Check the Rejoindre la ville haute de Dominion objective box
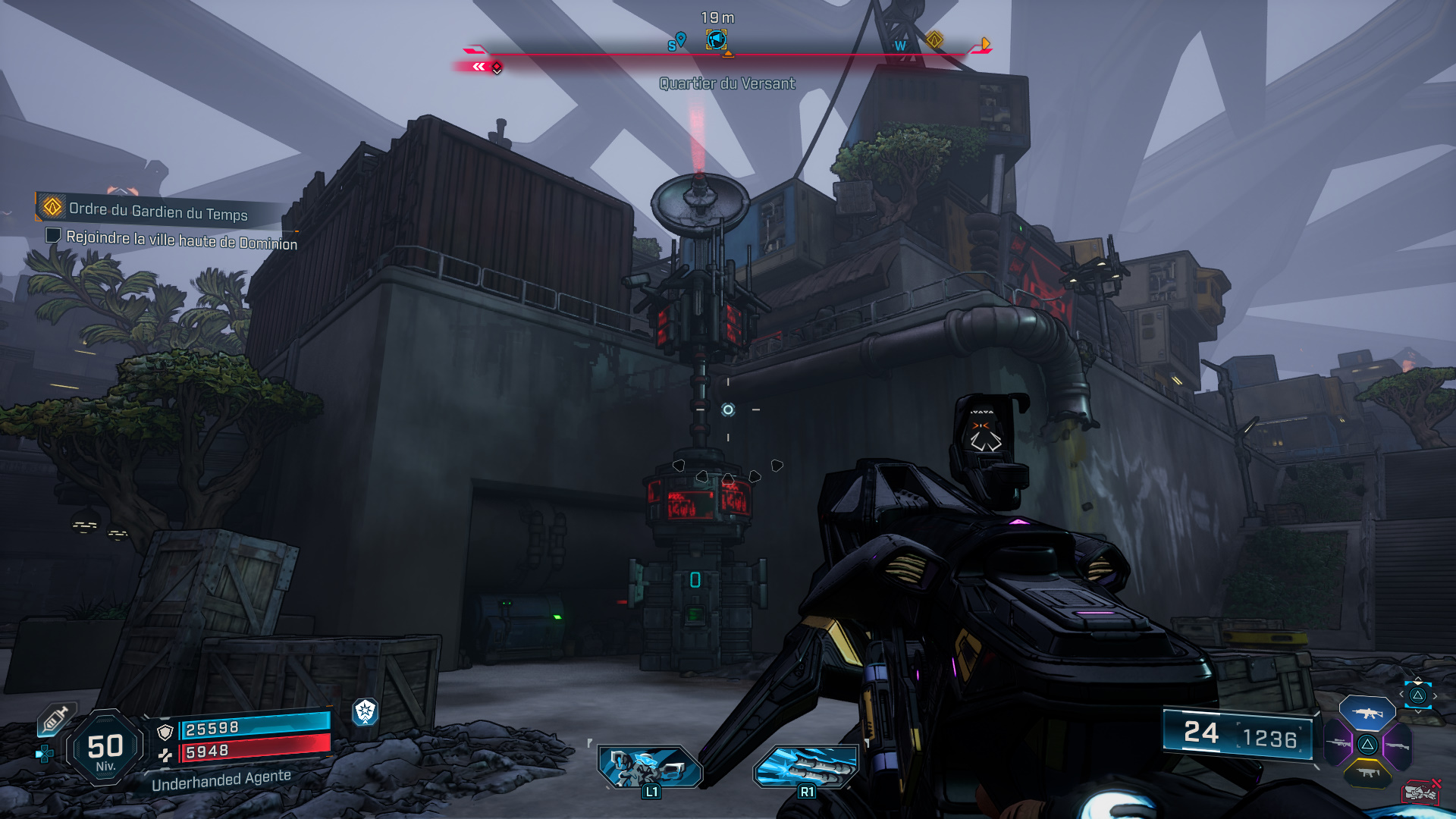The height and width of the screenshot is (819, 1456). pos(52,237)
